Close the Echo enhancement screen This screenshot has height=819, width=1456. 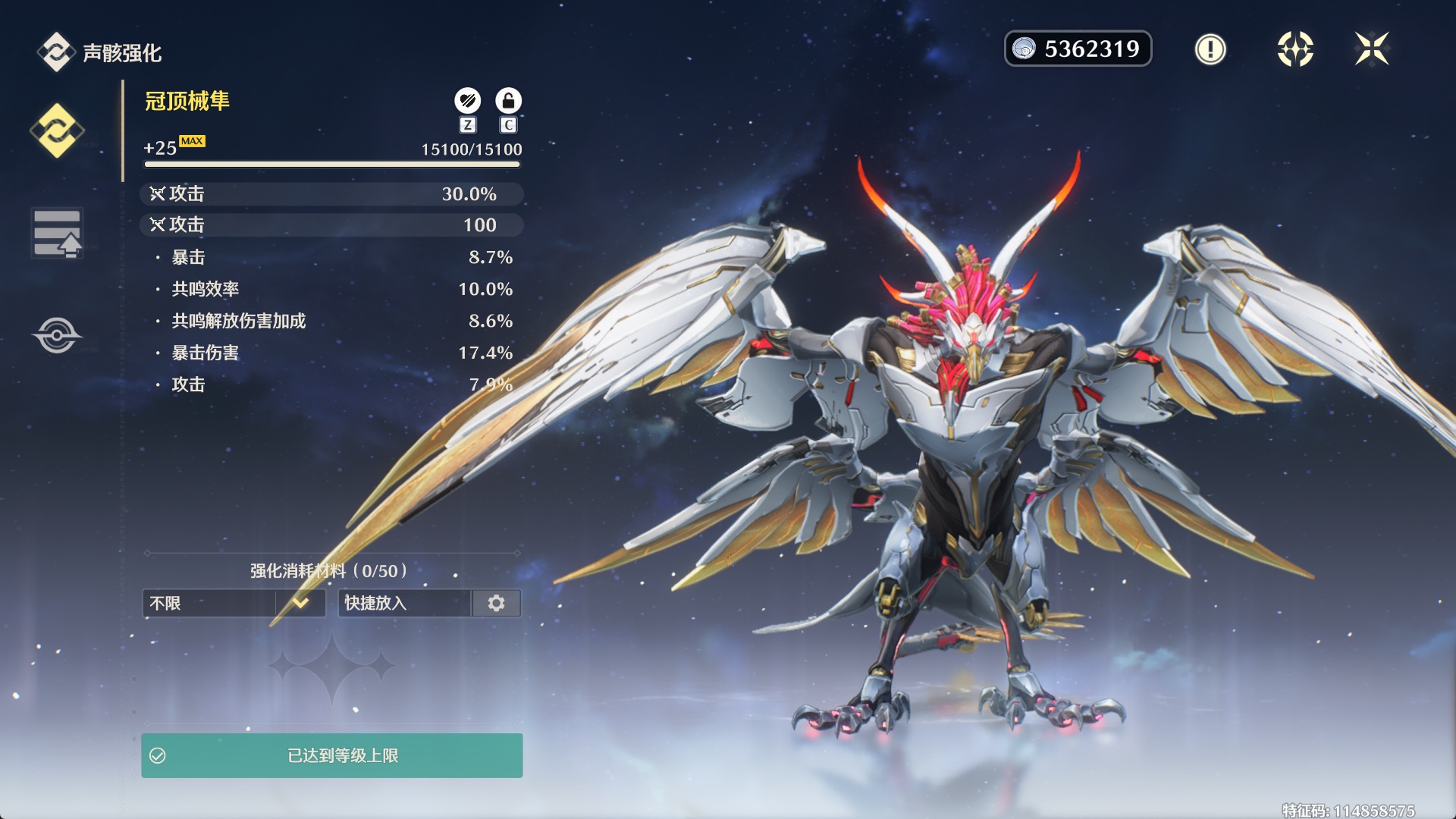1372,49
